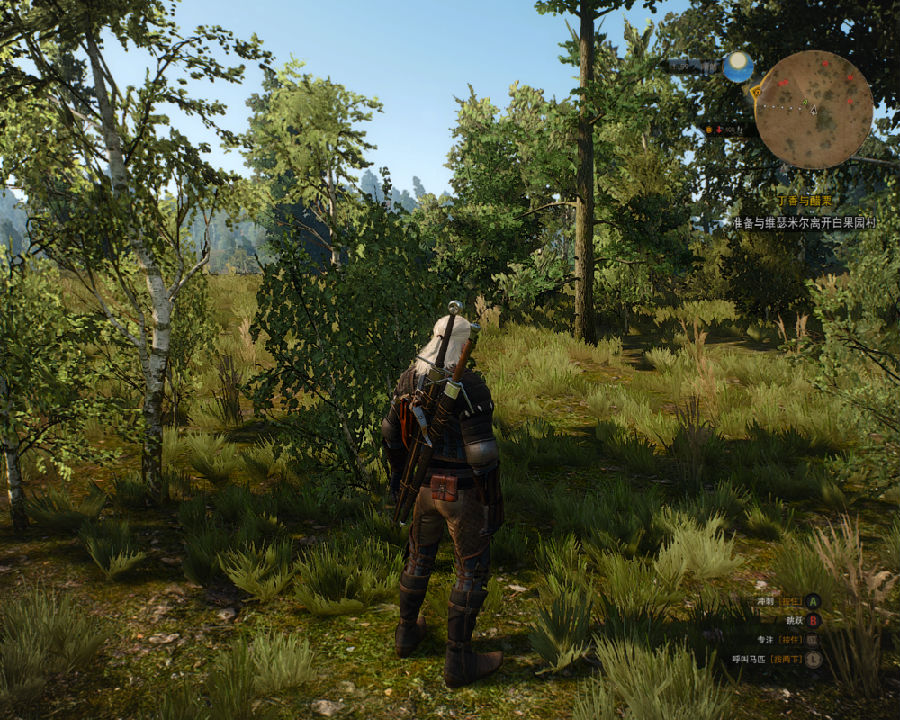This screenshot has width=900, height=720.
Task: Select the tracked quest title 丁香与醋栗
Action: click(807, 201)
